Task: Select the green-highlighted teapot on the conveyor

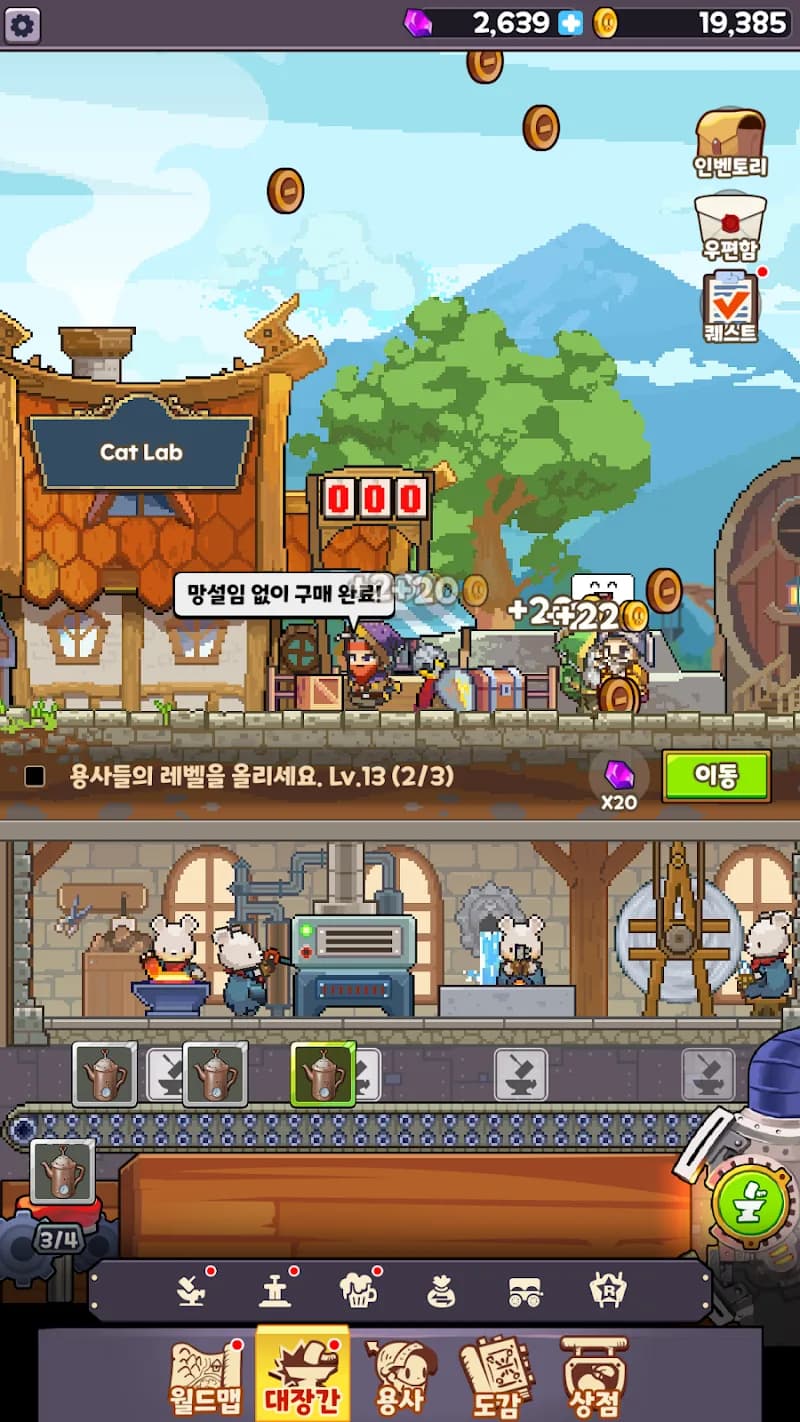Action: [323, 1074]
